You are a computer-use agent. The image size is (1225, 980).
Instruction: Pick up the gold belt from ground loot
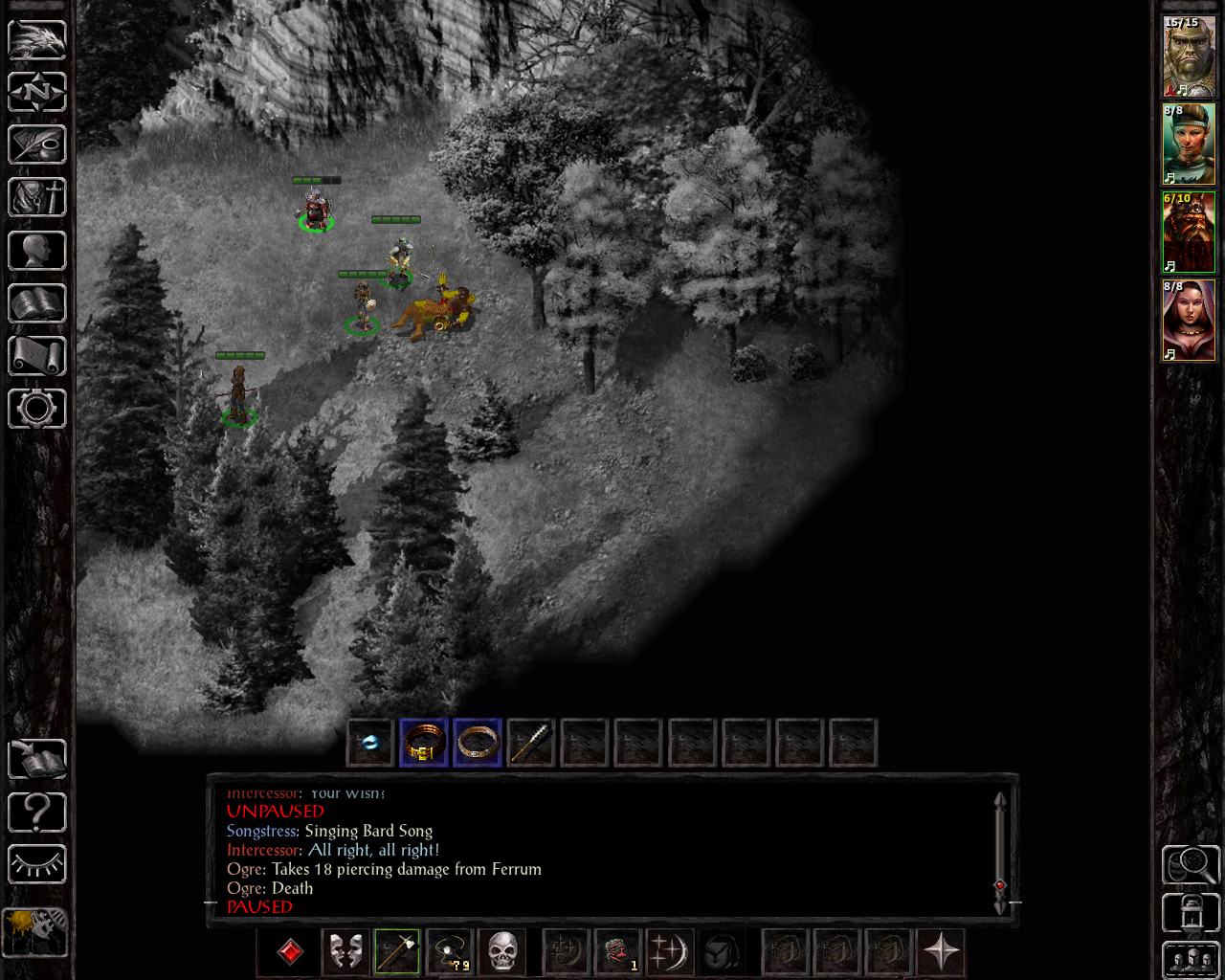coord(424,743)
